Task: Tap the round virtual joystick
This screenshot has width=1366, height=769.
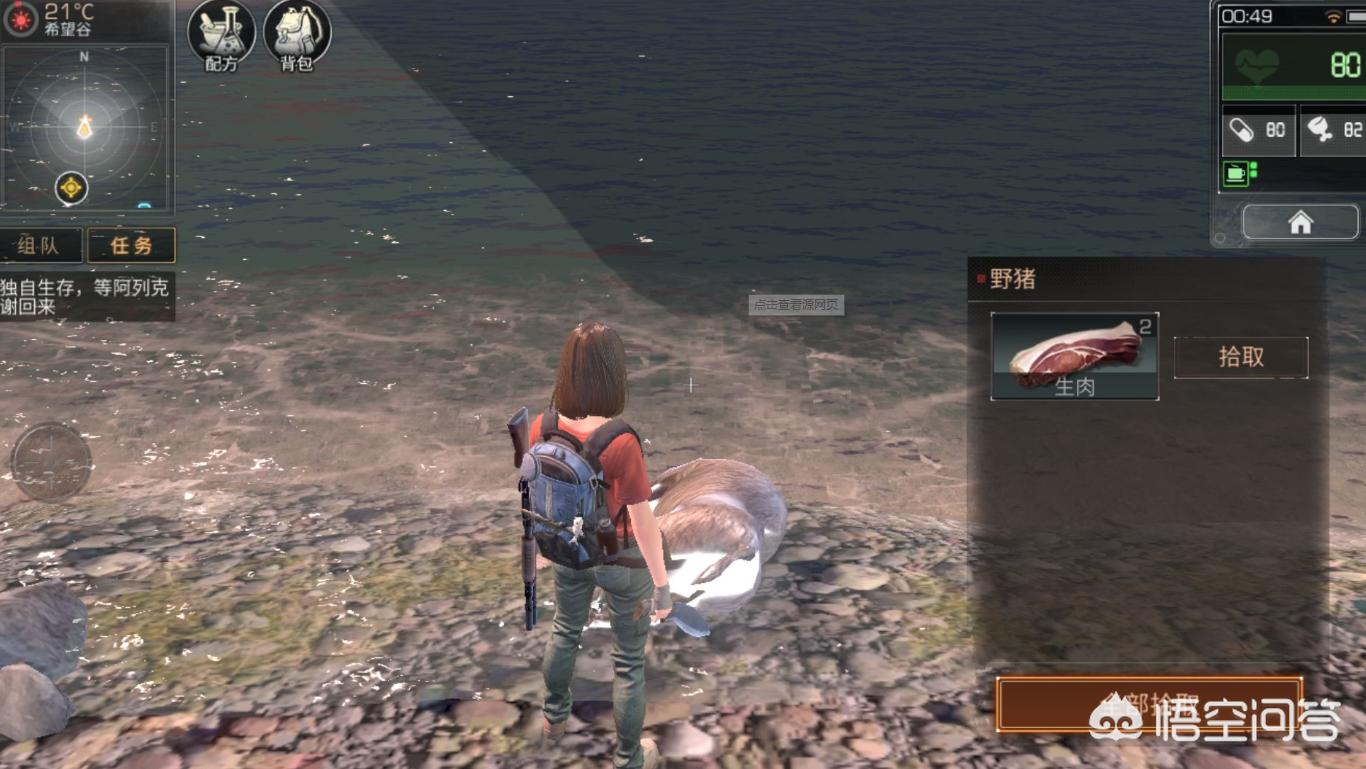Action: [51, 461]
